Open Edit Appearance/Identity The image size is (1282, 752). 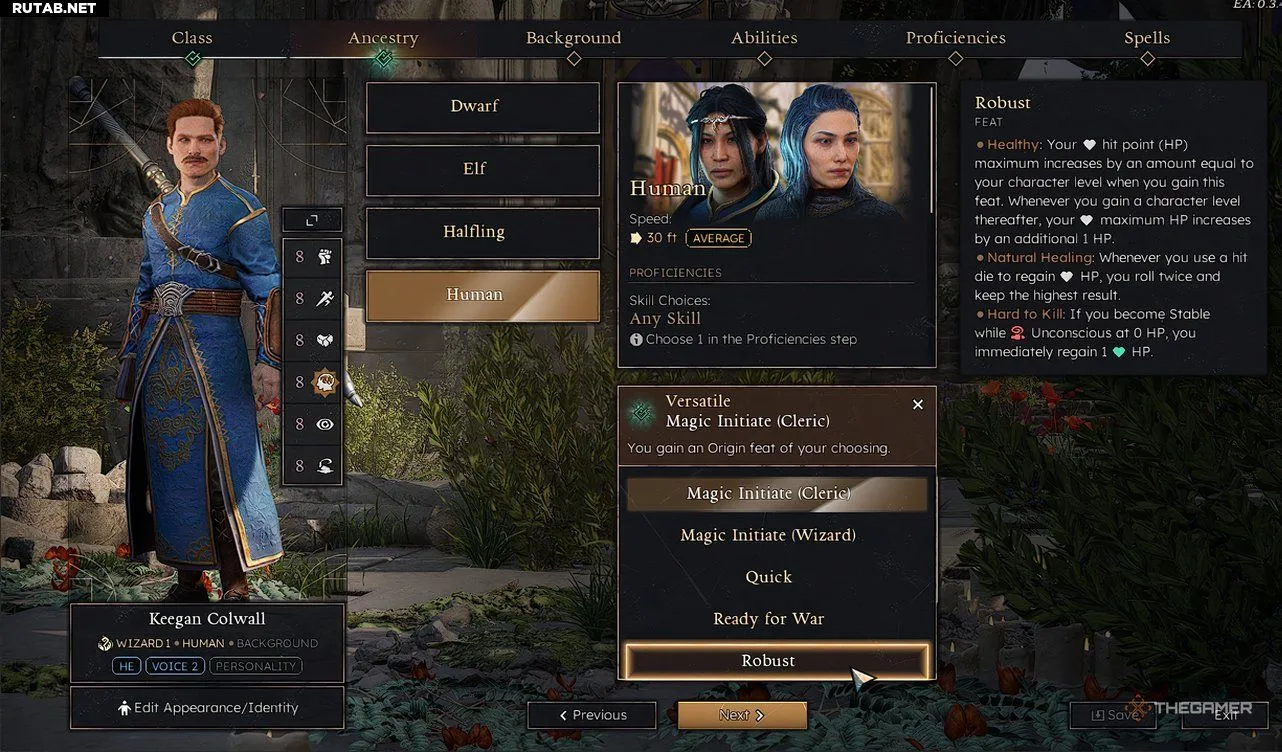(x=207, y=708)
